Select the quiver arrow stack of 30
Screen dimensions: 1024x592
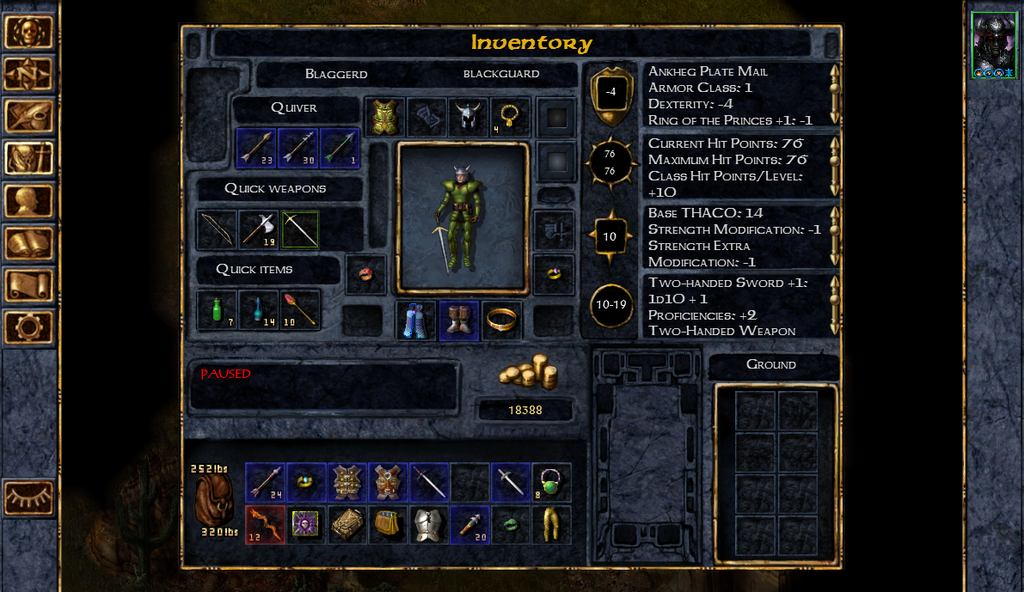298,148
